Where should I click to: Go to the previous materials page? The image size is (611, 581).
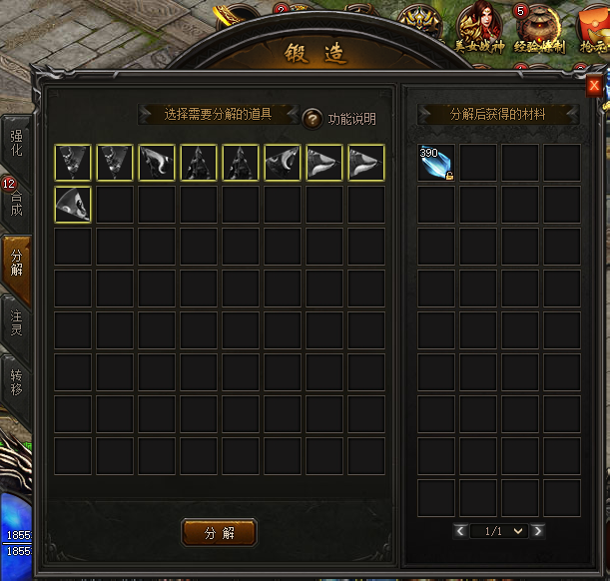(x=460, y=531)
